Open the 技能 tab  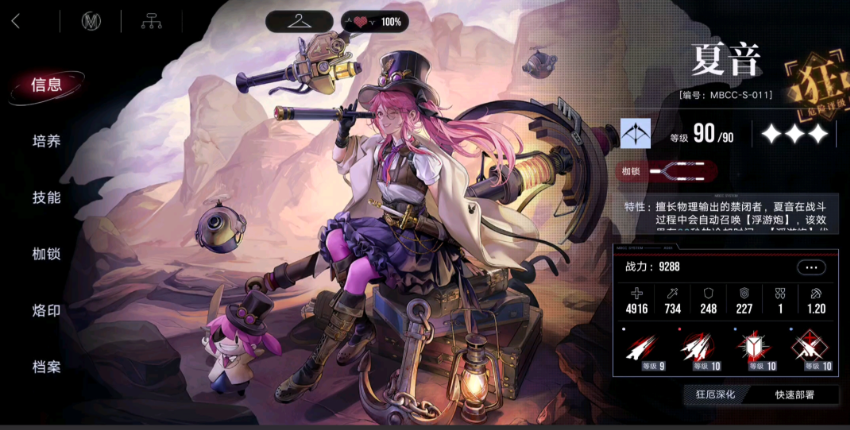[47, 198]
